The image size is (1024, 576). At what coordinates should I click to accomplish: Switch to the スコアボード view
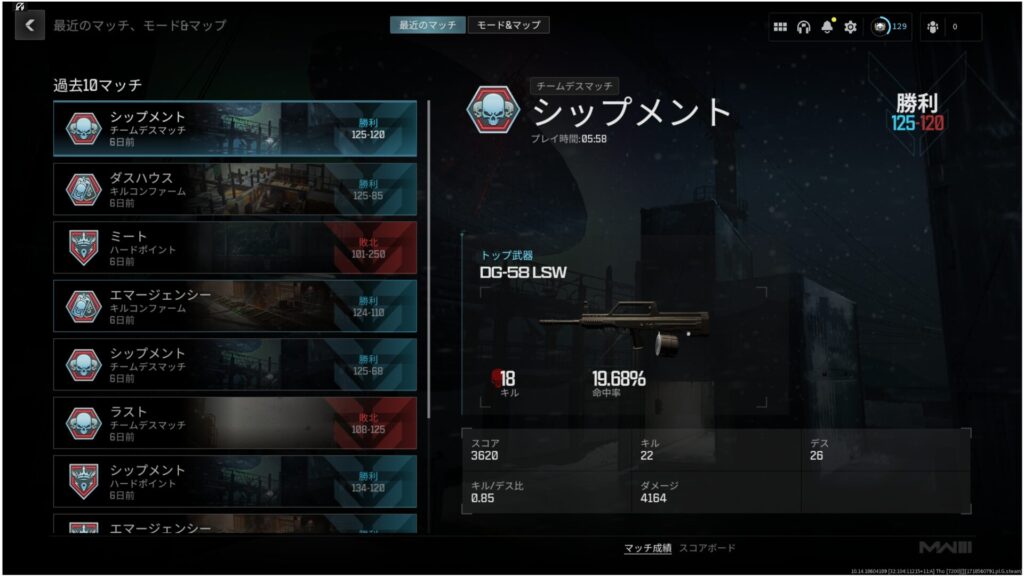[707, 548]
